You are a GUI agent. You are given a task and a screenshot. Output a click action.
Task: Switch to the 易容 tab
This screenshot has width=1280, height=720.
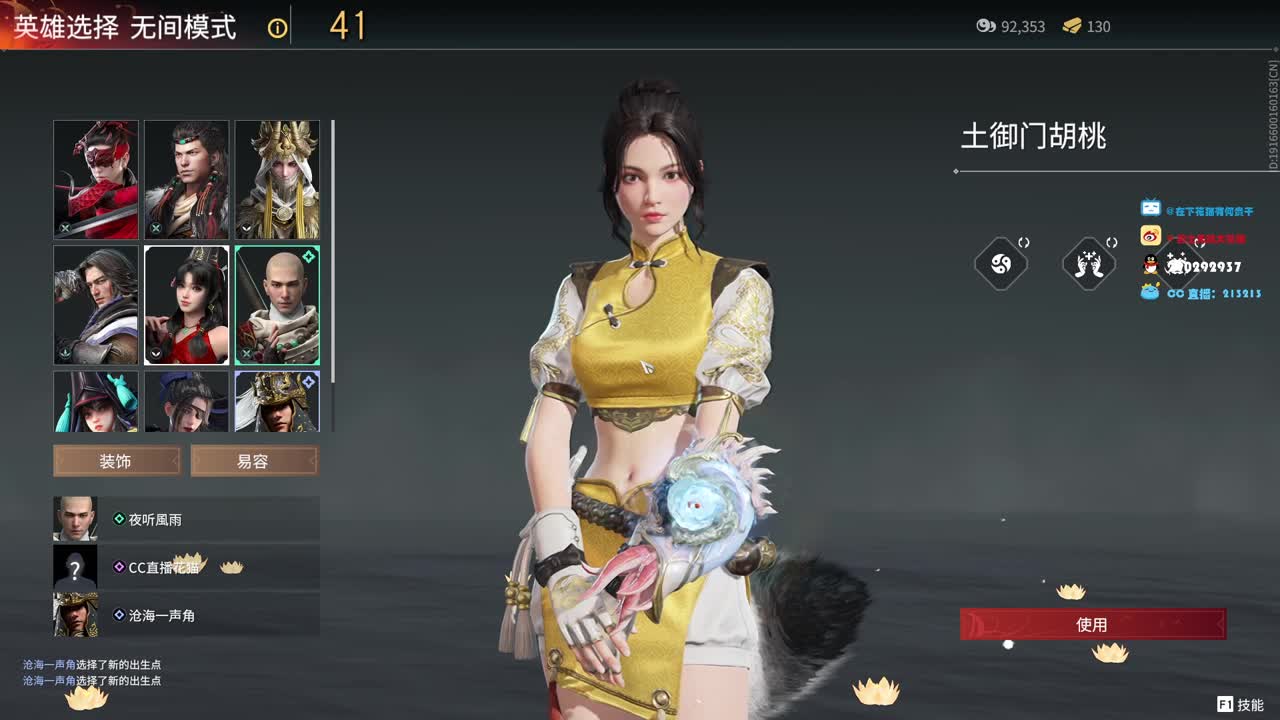pyautogui.click(x=254, y=461)
